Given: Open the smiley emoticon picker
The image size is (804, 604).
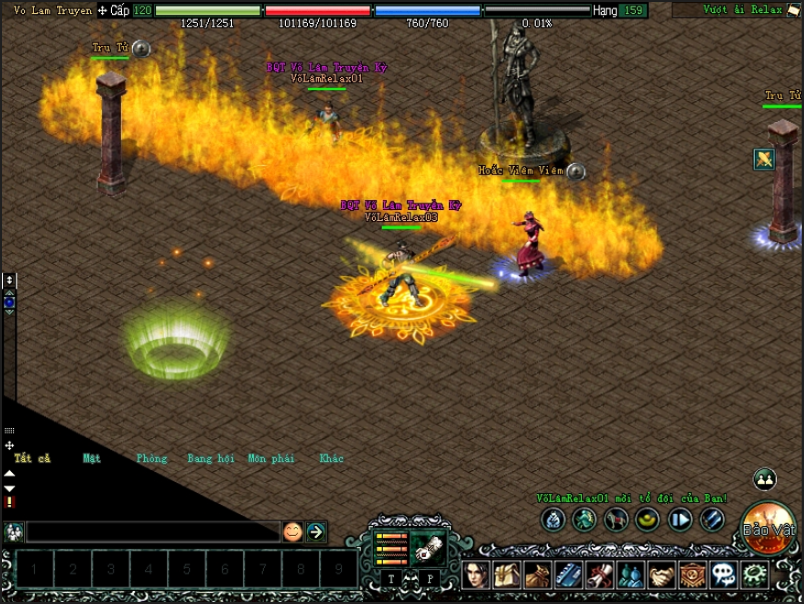Looking at the screenshot, I should tap(292, 531).
